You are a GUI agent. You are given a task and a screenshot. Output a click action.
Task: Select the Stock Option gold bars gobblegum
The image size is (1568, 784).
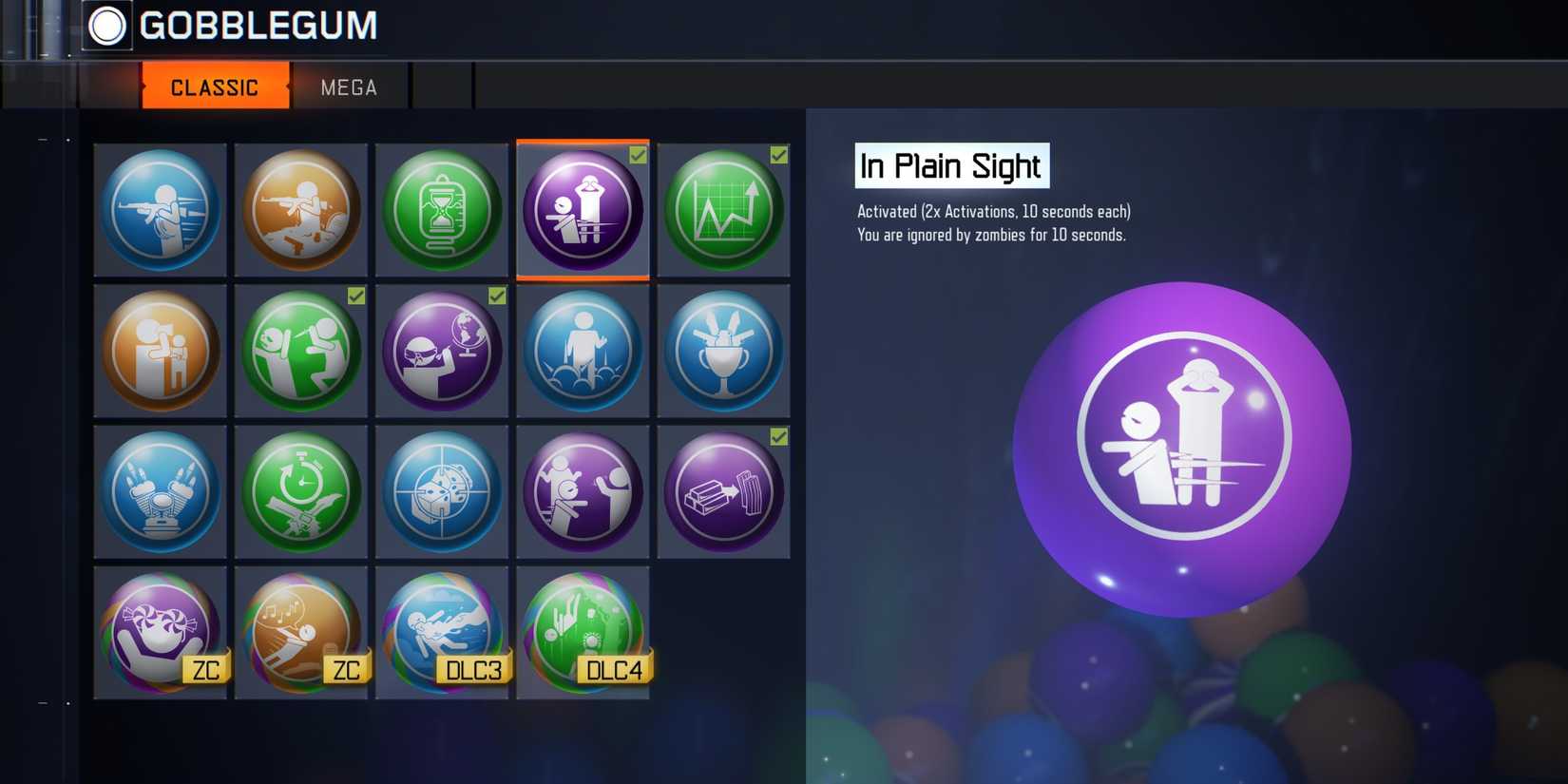coord(724,492)
